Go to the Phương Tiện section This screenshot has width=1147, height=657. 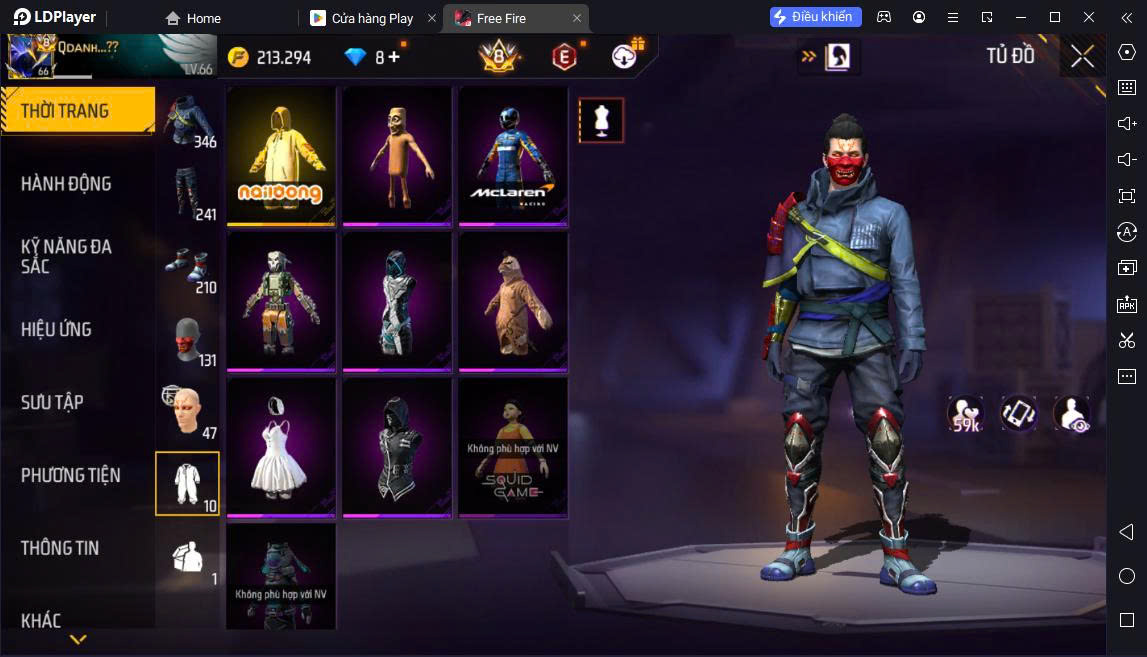coord(70,475)
